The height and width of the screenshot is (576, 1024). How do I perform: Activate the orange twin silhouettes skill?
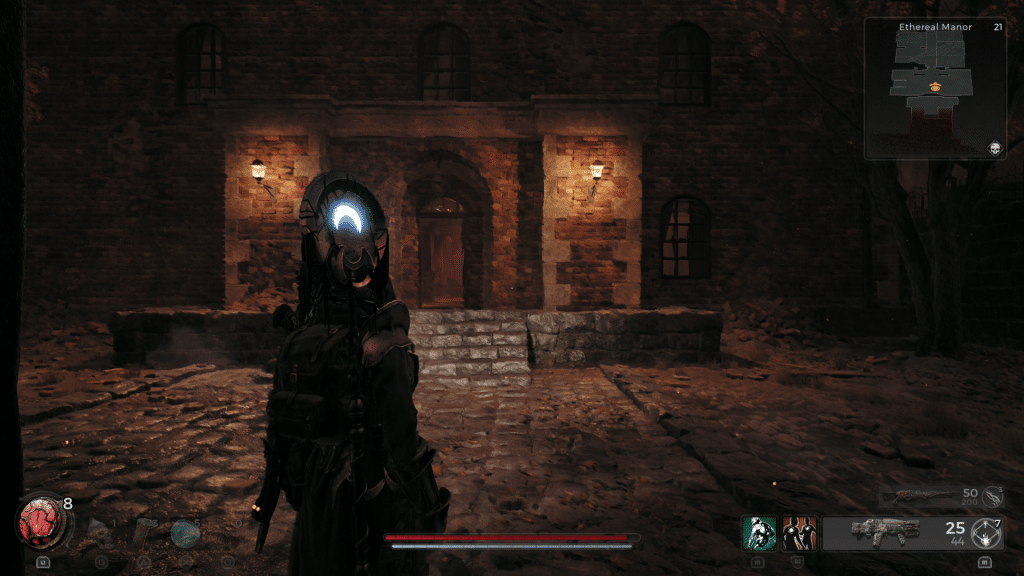799,531
